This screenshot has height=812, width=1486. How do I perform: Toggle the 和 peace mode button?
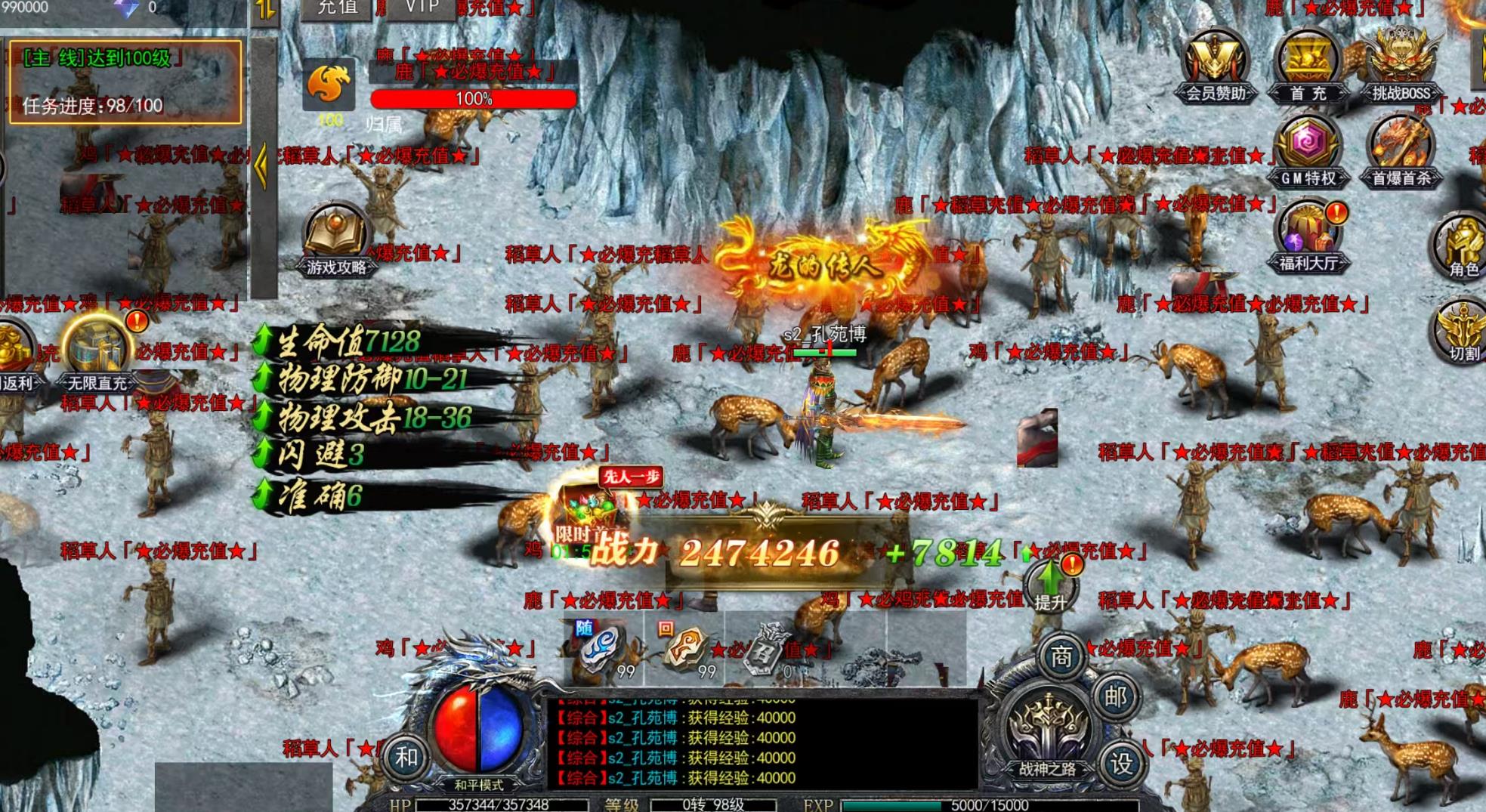[x=407, y=756]
